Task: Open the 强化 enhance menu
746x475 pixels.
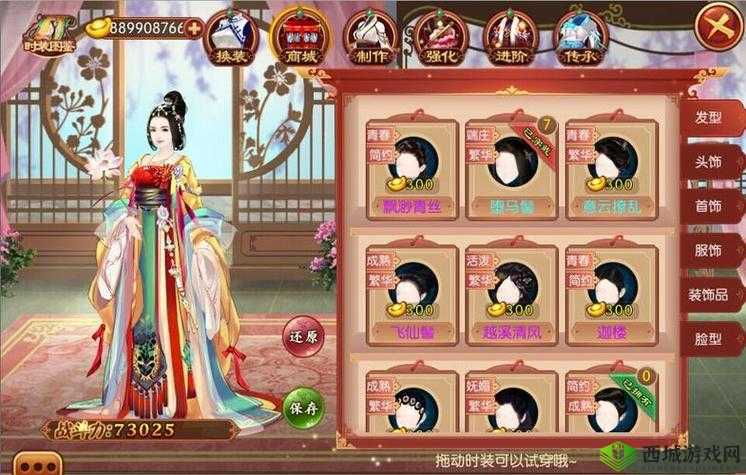Action: point(438,37)
